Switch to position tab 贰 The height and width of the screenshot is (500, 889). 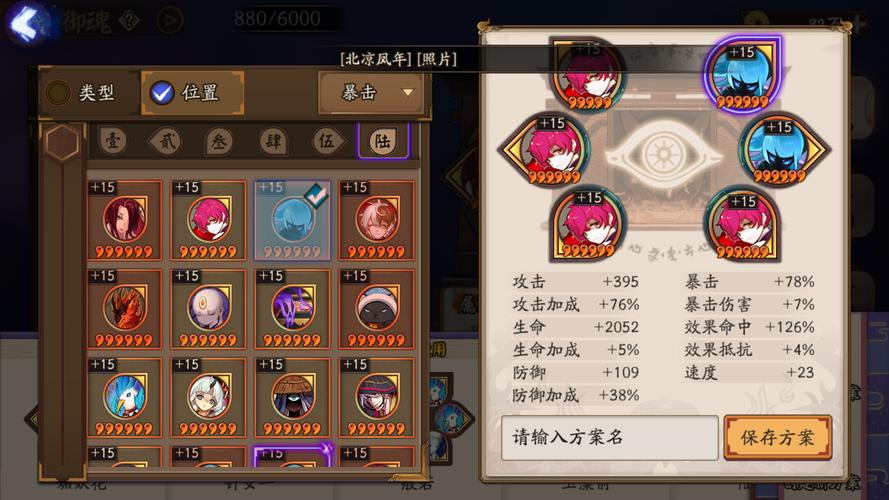(165, 142)
